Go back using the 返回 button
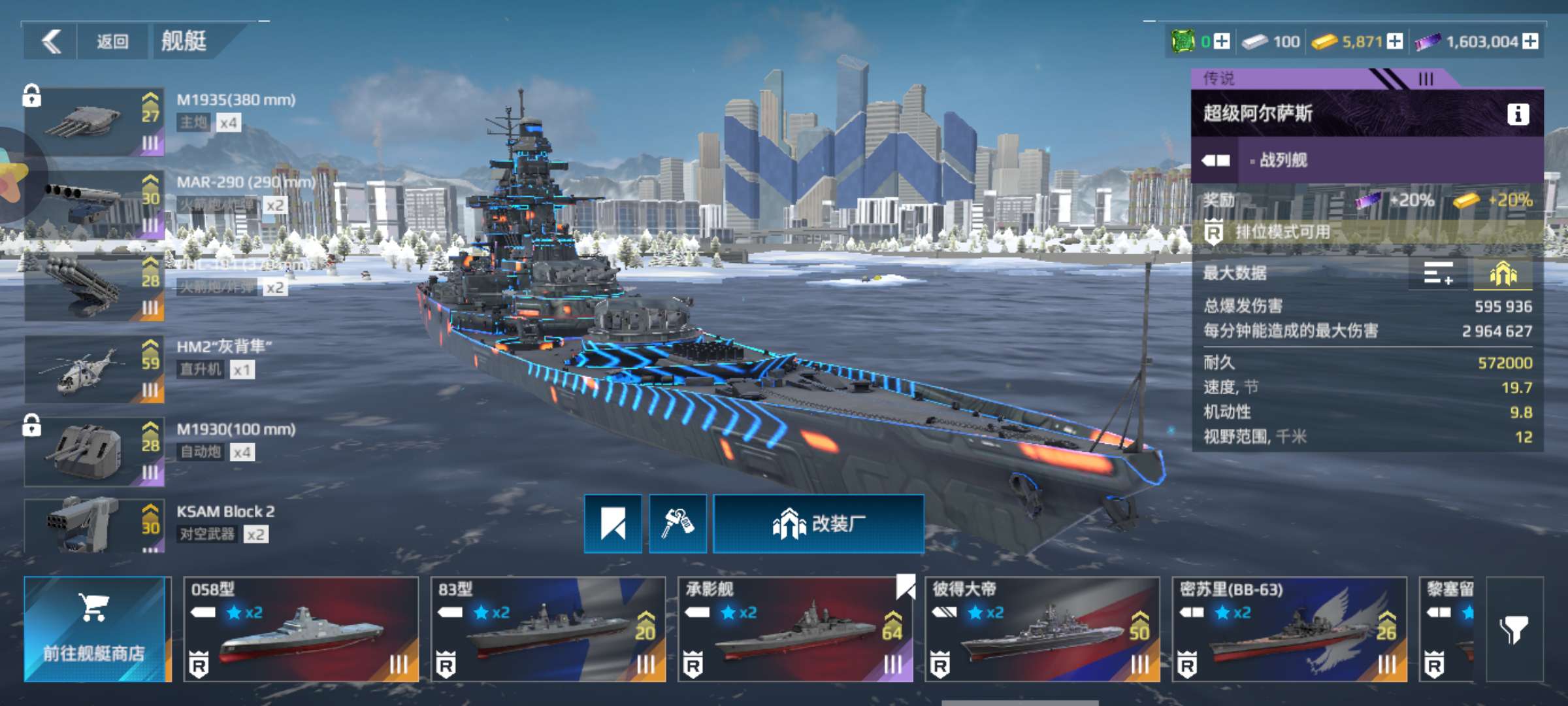Image resolution: width=1568 pixels, height=706 pixels. pos(112,42)
